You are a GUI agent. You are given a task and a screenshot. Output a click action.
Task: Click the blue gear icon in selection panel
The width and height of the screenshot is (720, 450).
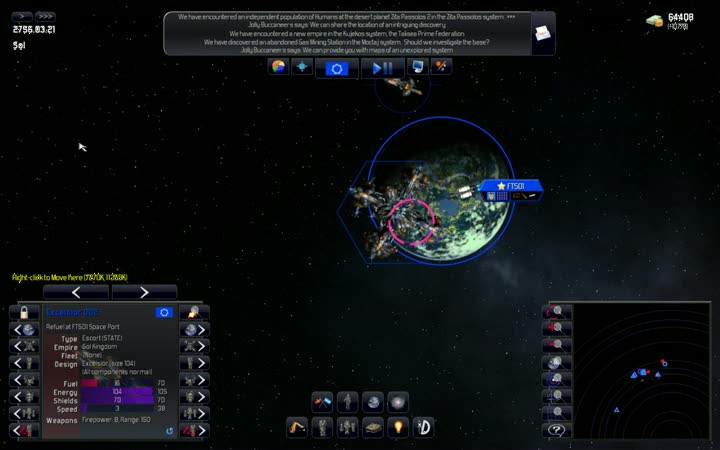coord(164,312)
